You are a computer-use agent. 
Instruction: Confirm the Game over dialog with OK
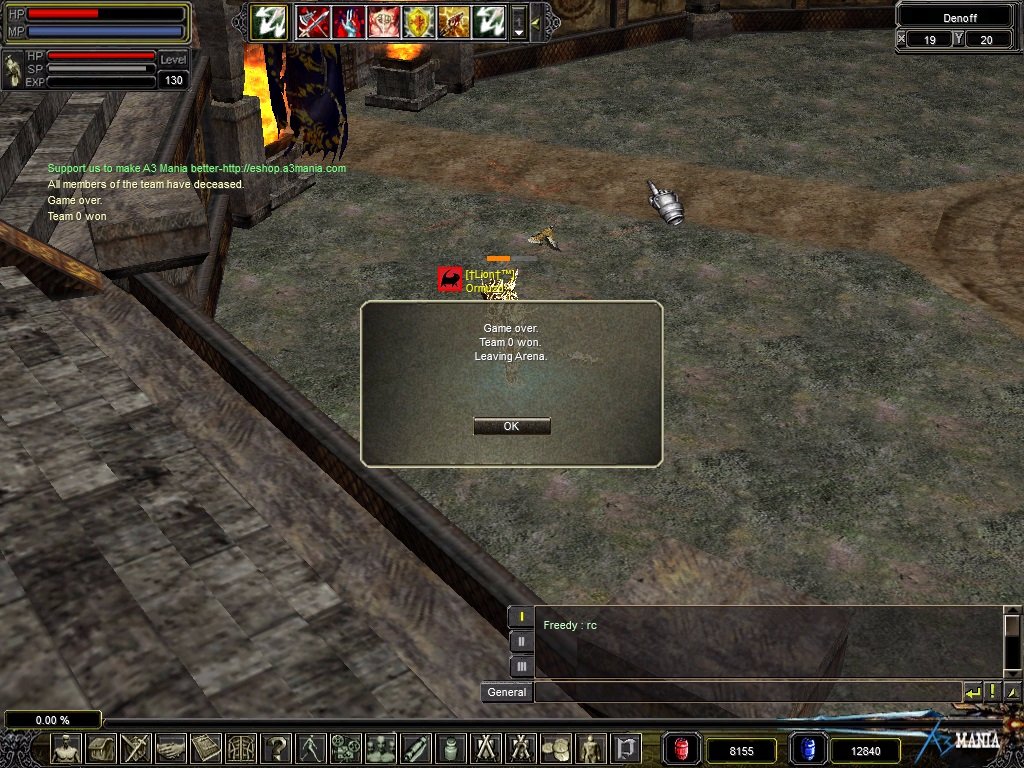(511, 426)
